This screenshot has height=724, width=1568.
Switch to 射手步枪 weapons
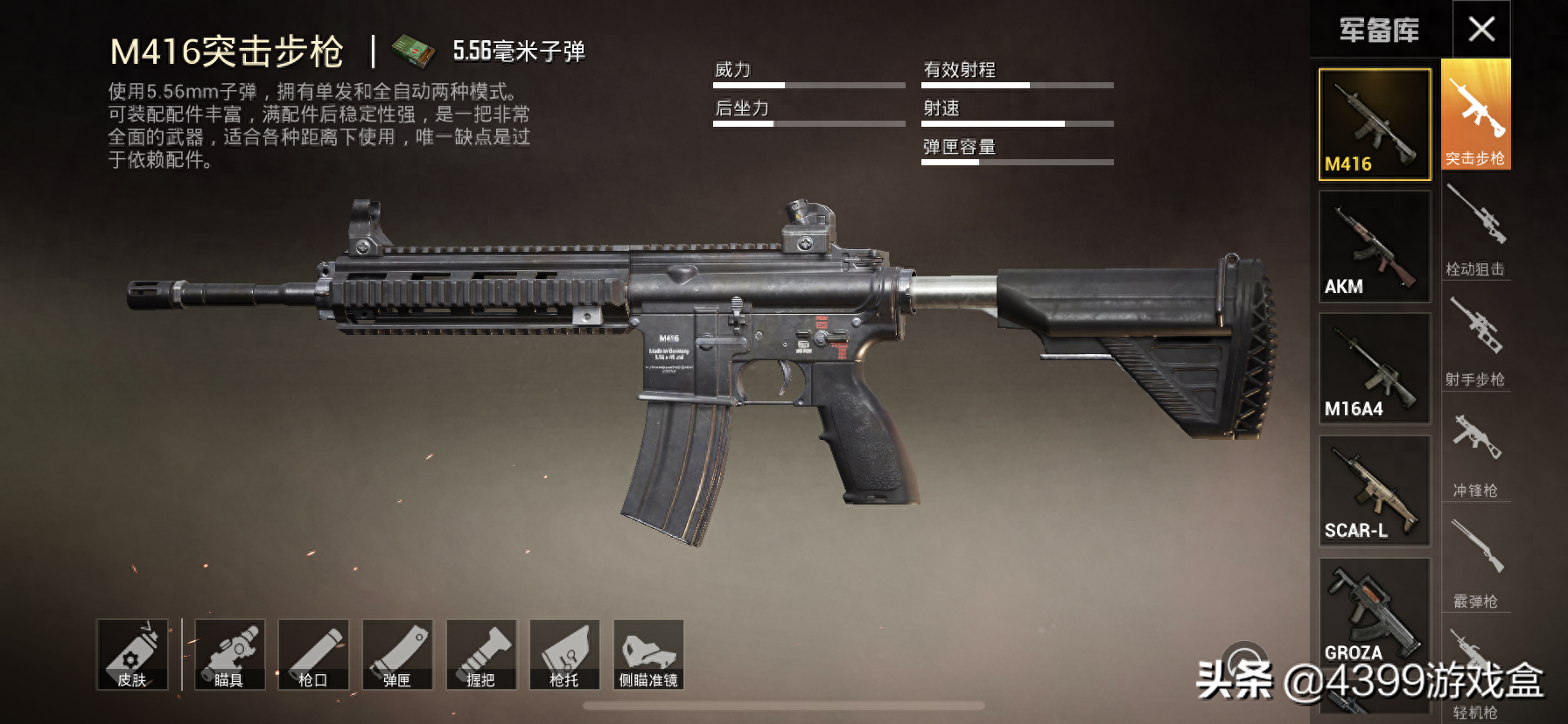(x=1475, y=339)
